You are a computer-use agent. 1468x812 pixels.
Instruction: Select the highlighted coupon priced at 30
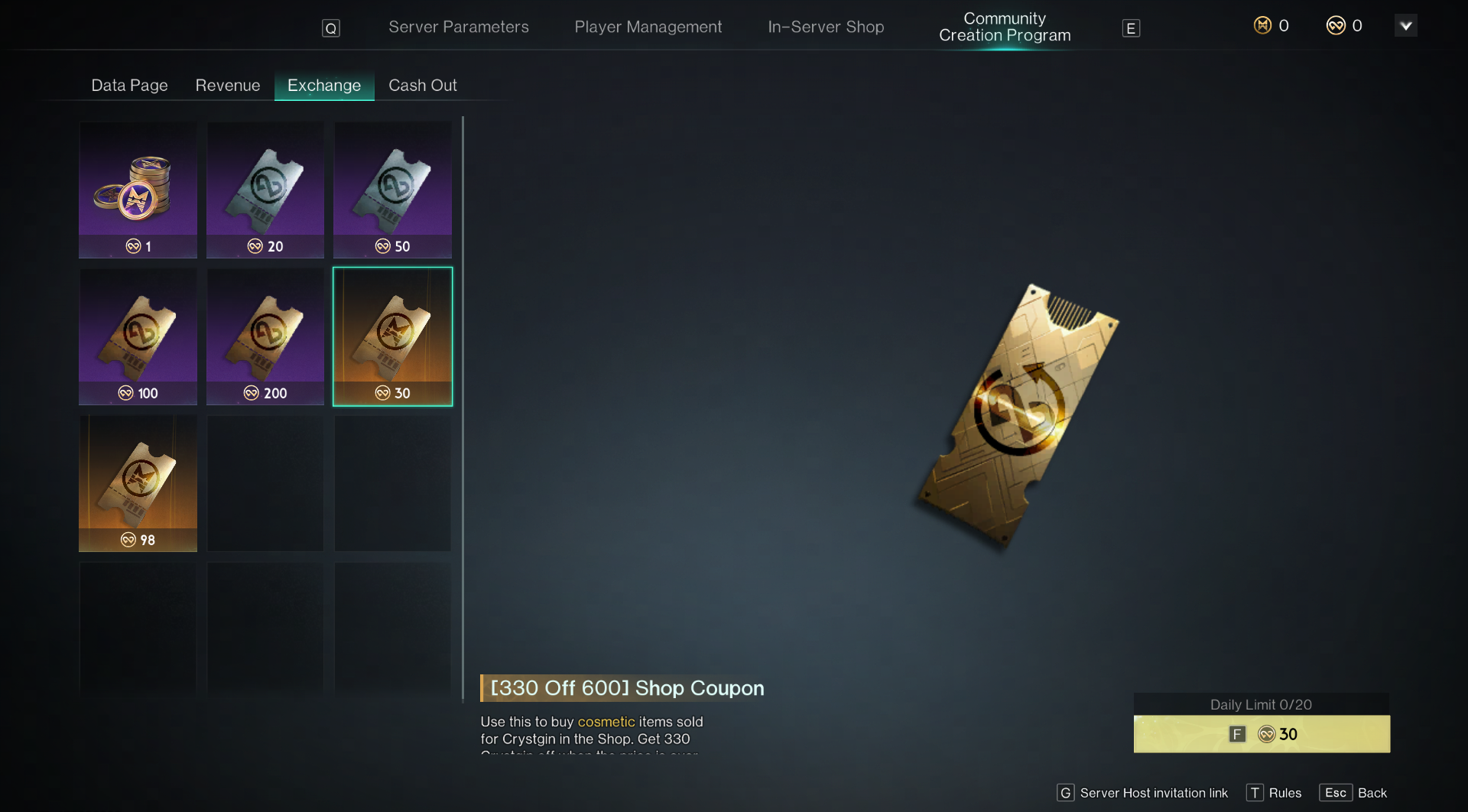click(x=392, y=336)
